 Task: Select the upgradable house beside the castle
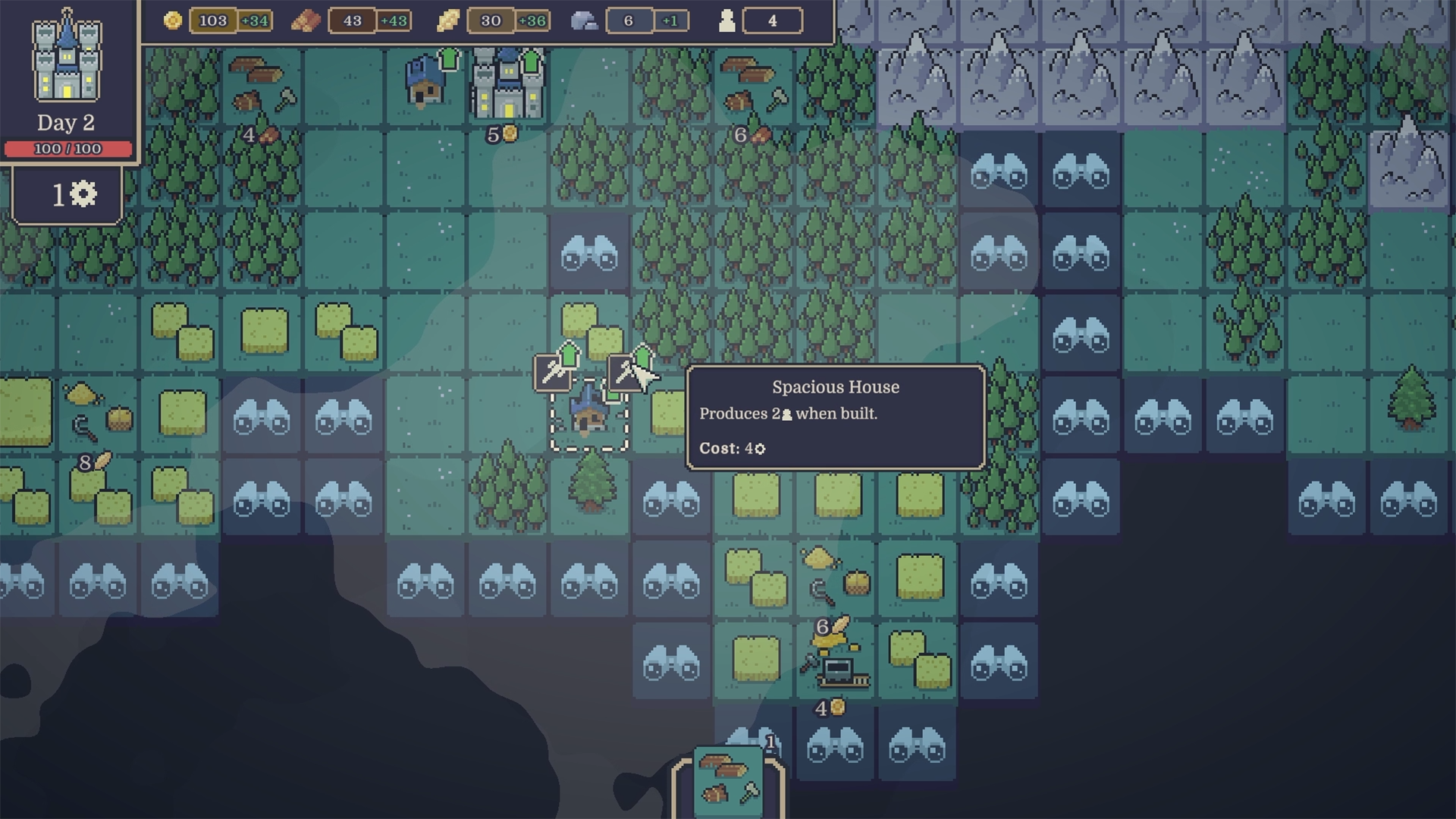(x=427, y=83)
